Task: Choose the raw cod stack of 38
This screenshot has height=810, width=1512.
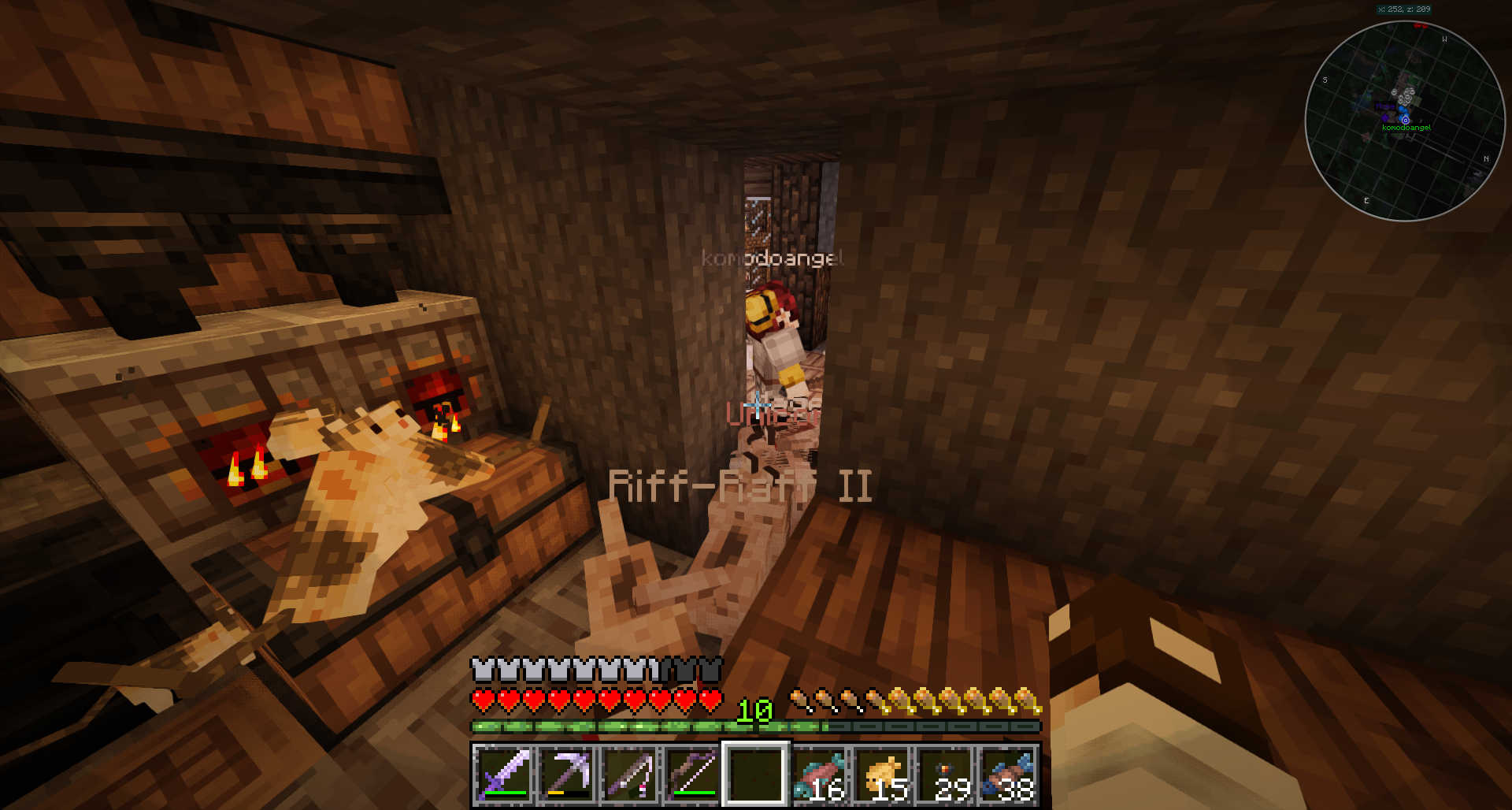Action: [x=1009, y=774]
